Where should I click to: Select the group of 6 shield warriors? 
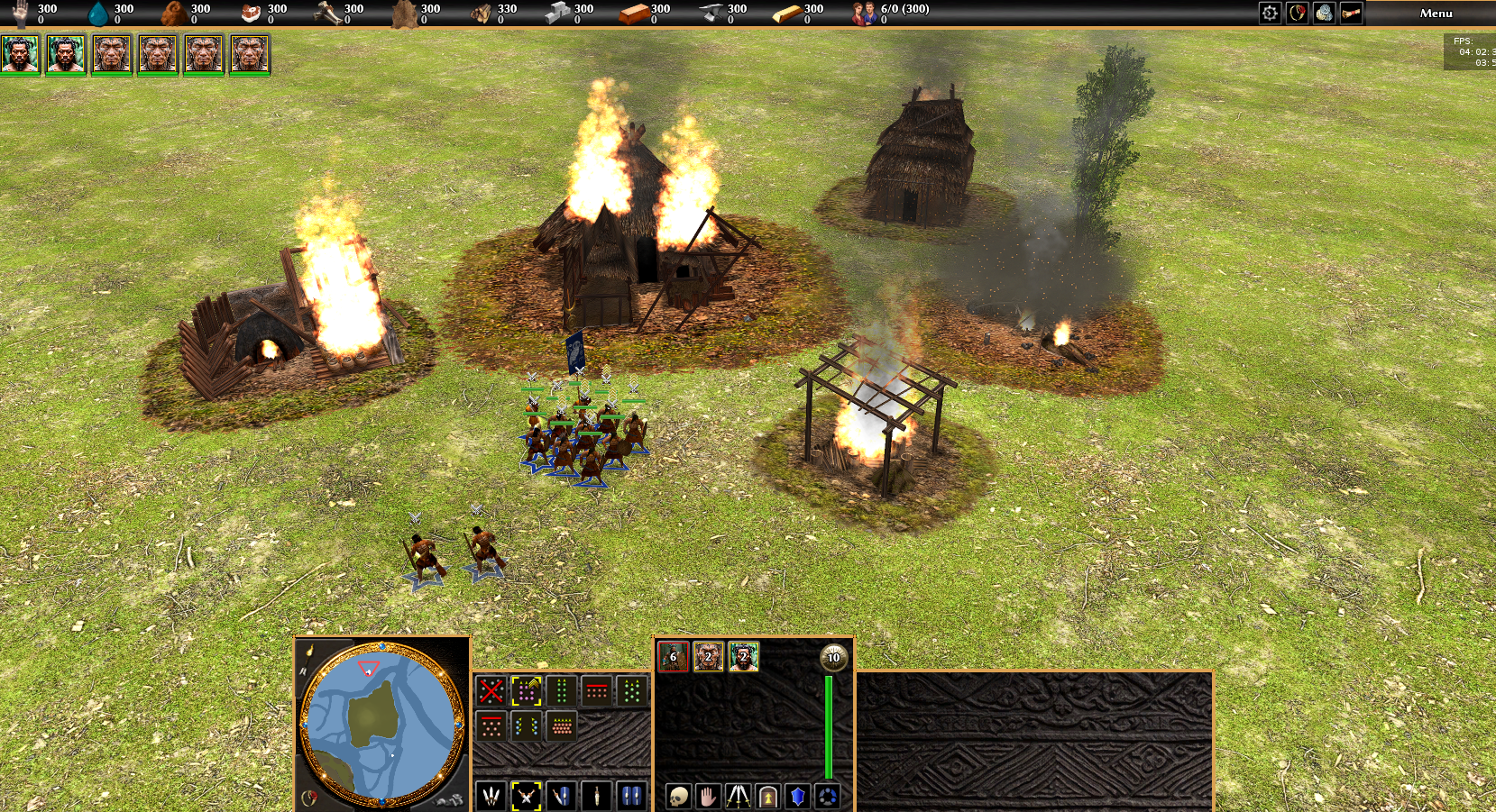673,657
